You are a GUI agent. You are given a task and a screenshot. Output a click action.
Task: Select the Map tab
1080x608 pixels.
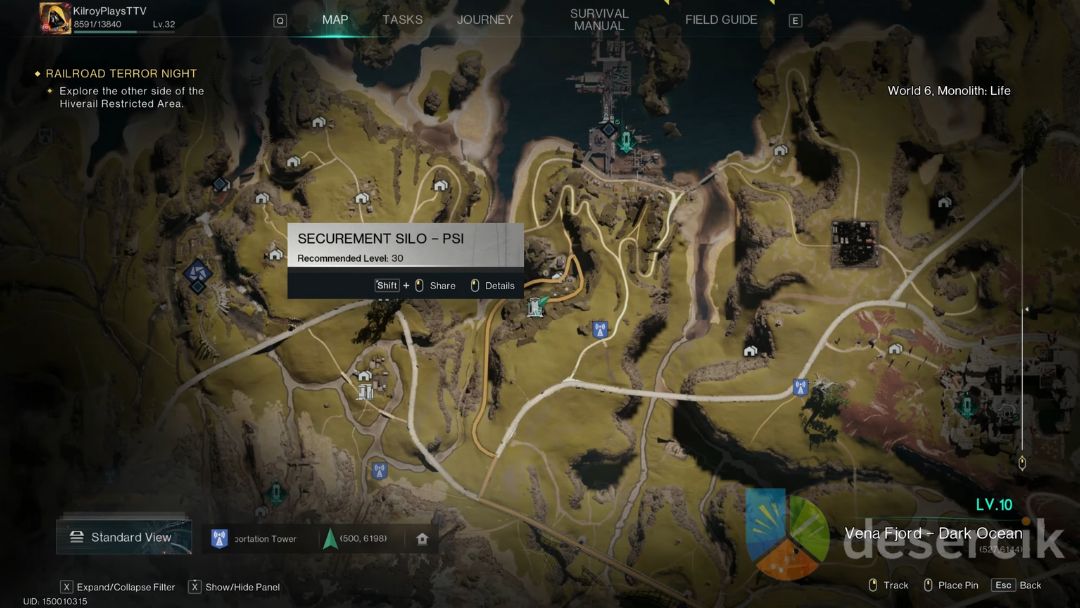click(335, 20)
